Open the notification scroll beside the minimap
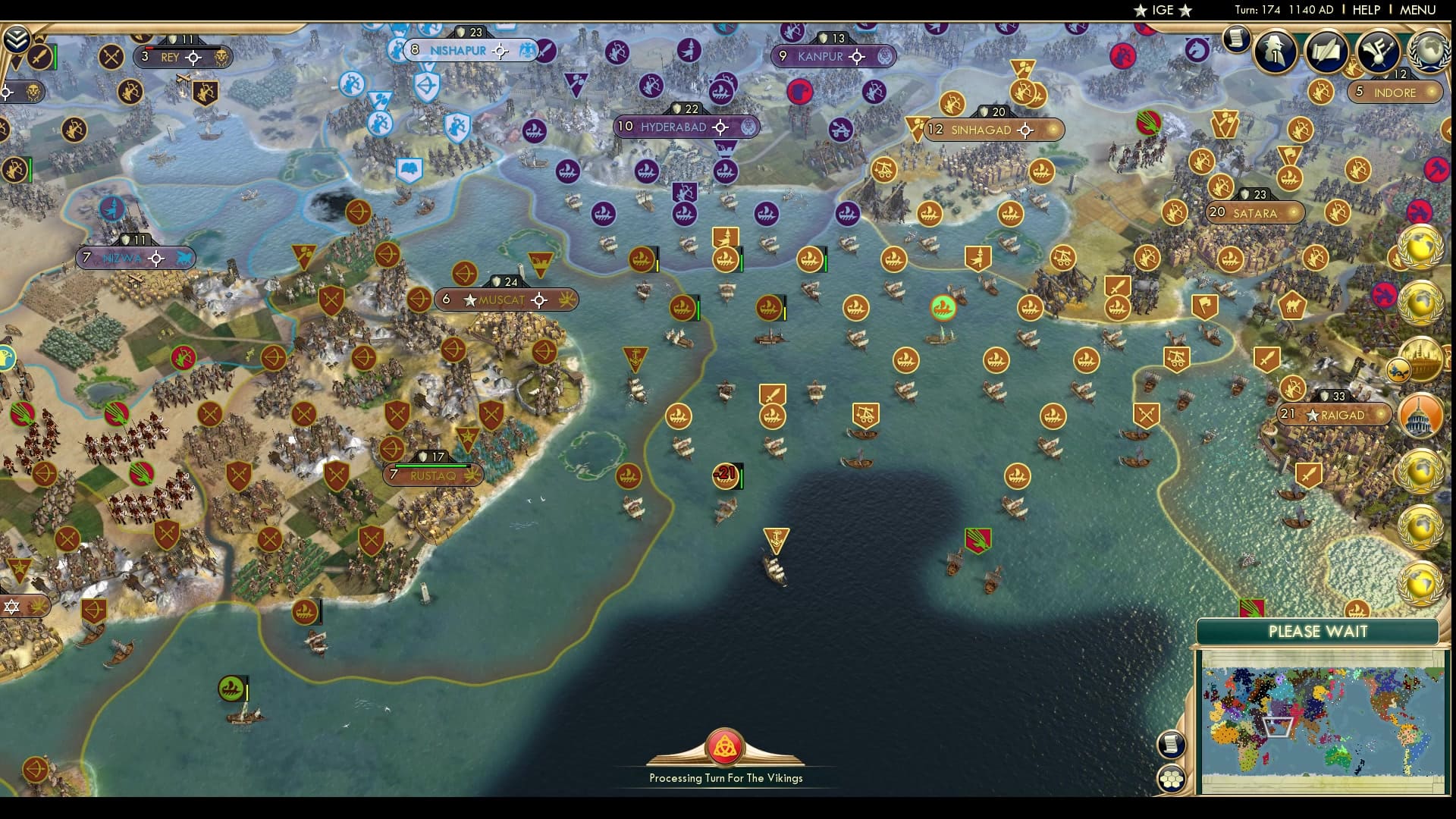Image resolution: width=1456 pixels, height=819 pixels. [x=1171, y=745]
